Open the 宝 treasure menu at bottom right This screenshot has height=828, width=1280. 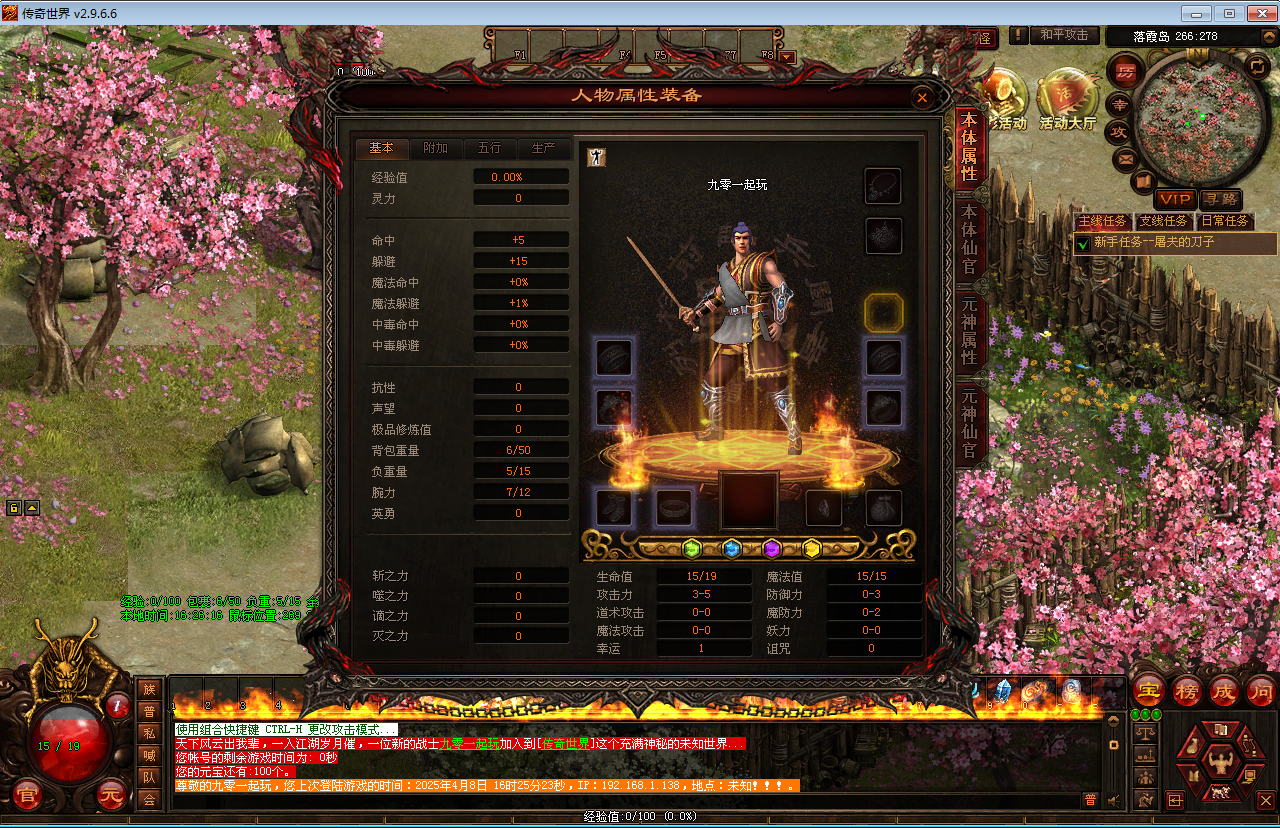[1148, 691]
